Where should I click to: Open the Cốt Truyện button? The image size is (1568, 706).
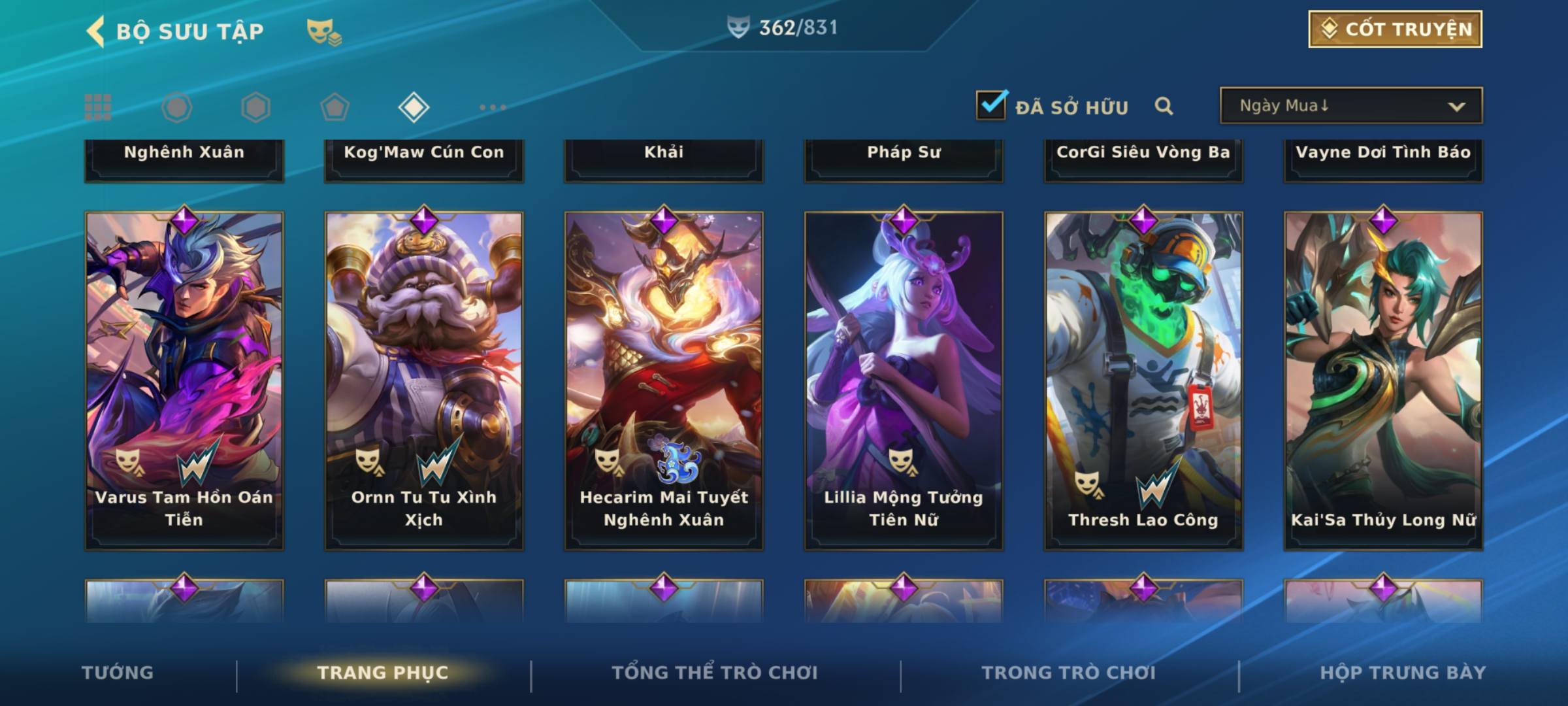(x=1395, y=29)
